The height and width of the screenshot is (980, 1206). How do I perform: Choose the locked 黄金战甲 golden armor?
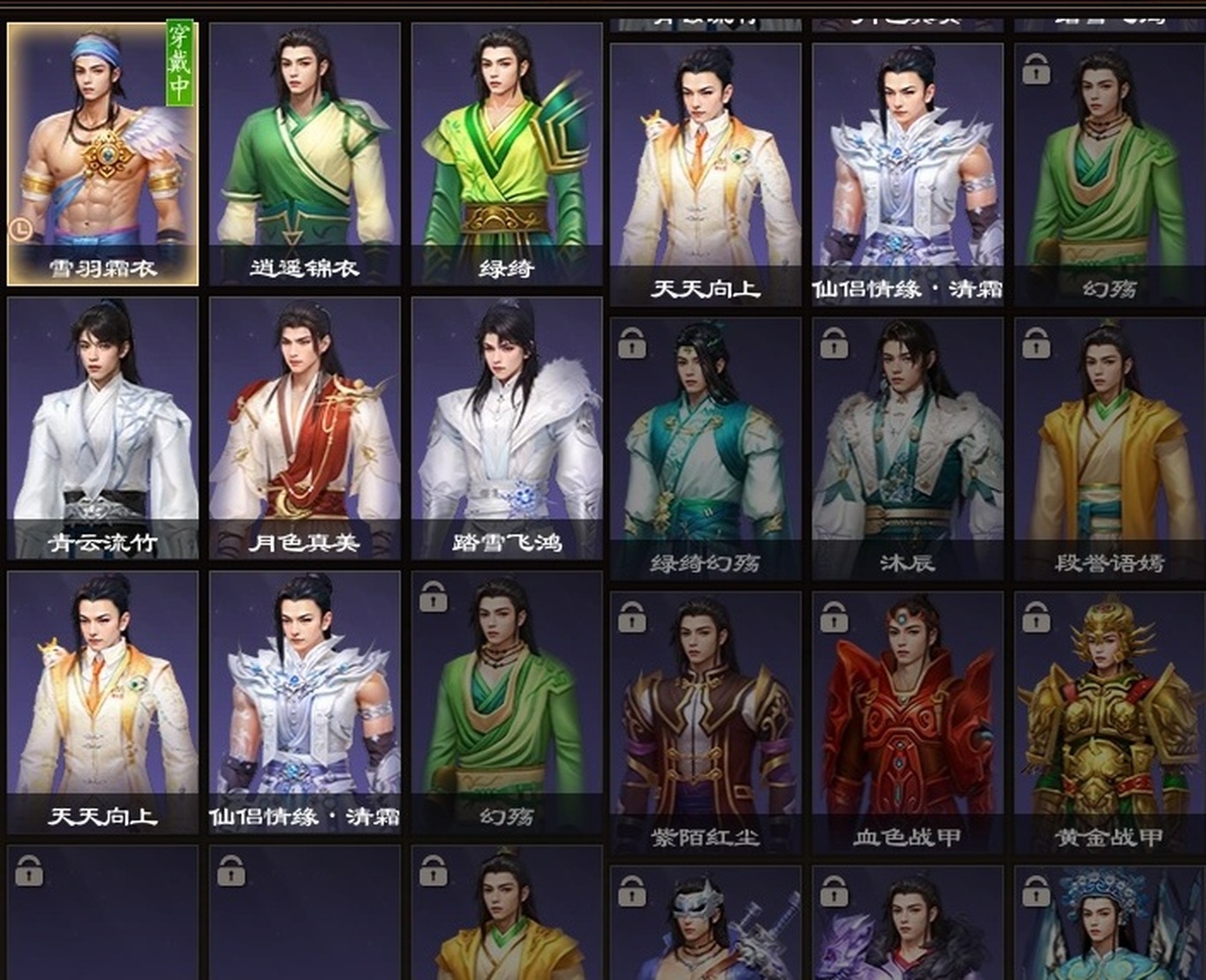1110,722
